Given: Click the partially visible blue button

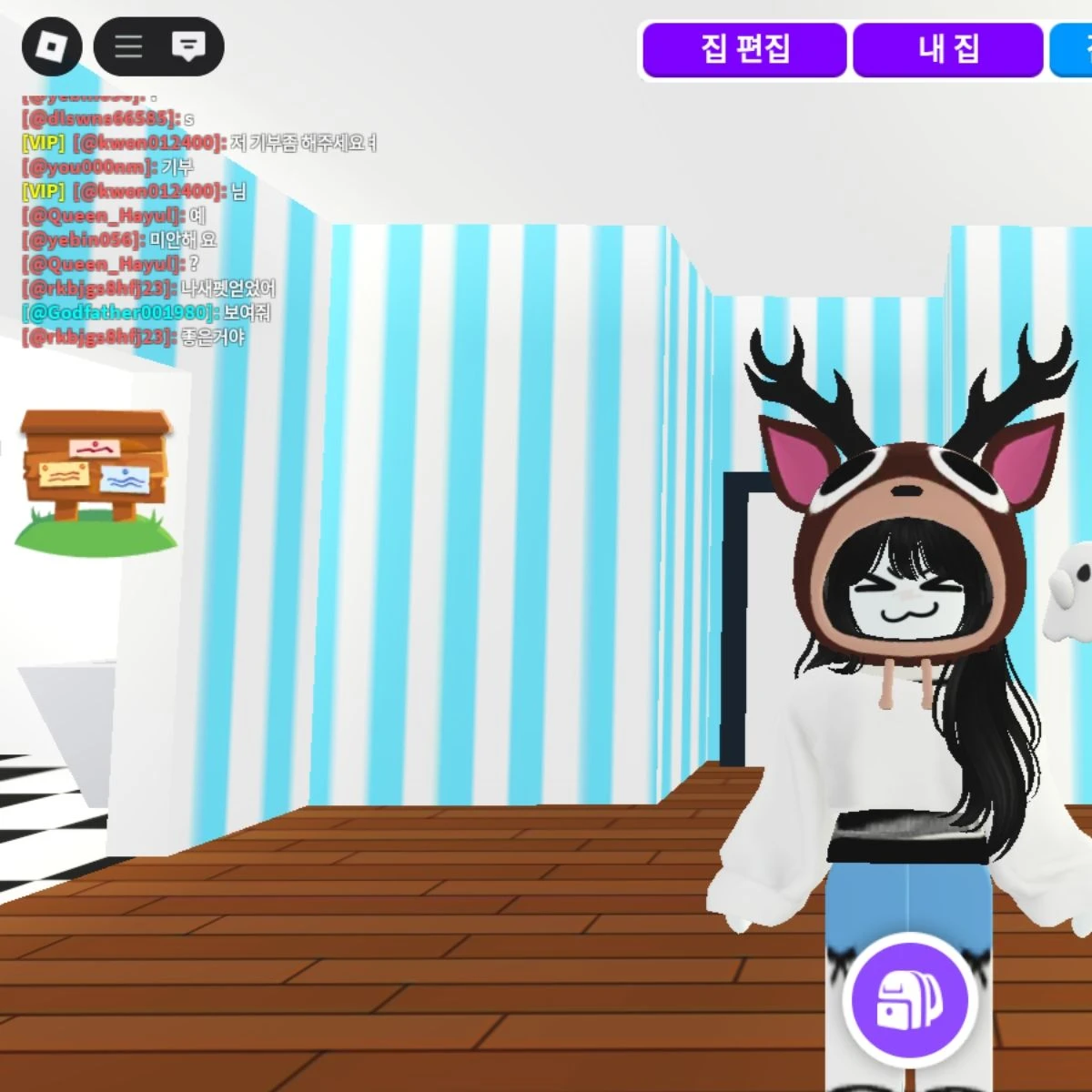Looking at the screenshot, I should pyautogui.click(x=1074, y=49).
